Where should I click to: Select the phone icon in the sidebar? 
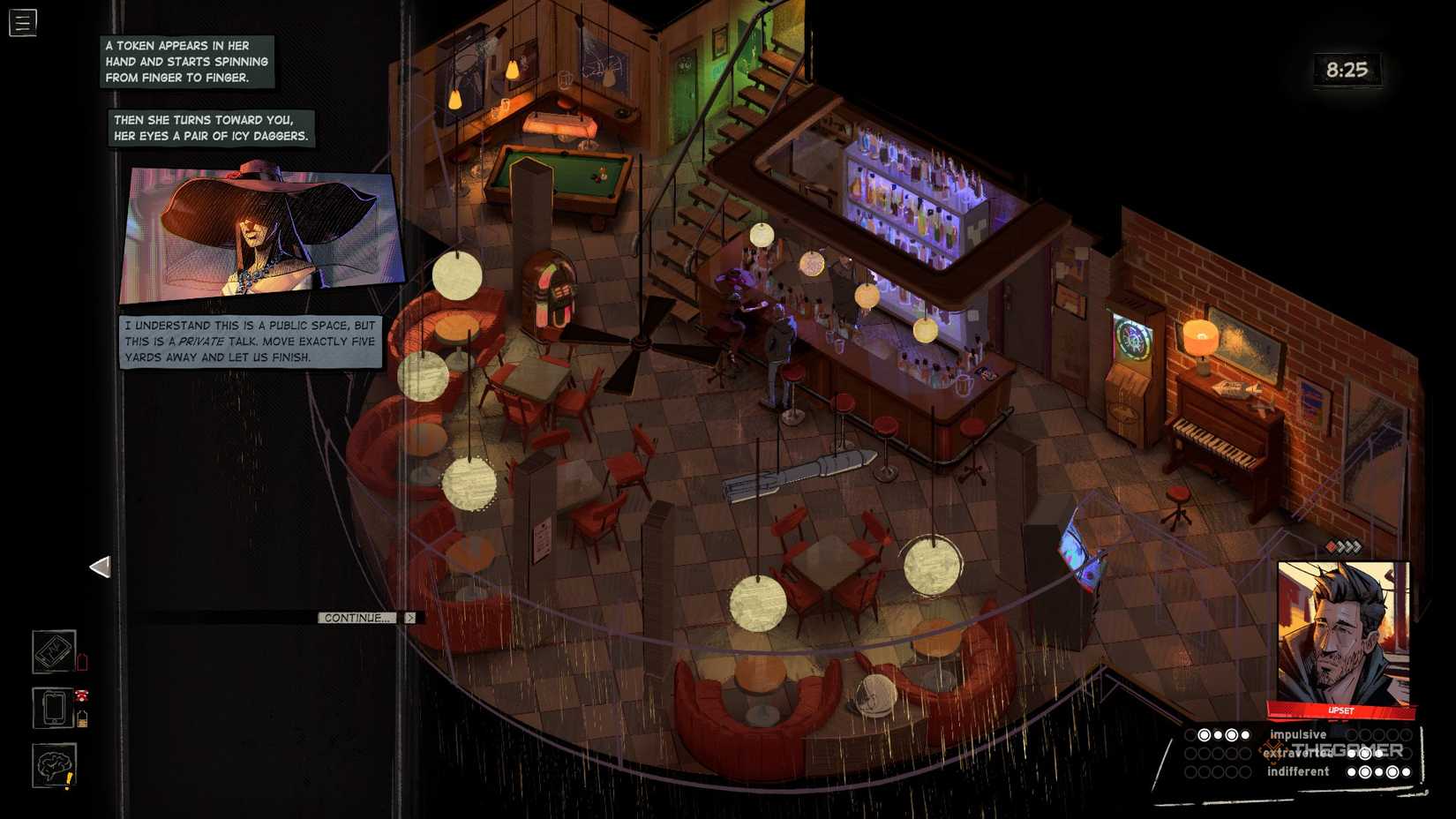(54, 706)
